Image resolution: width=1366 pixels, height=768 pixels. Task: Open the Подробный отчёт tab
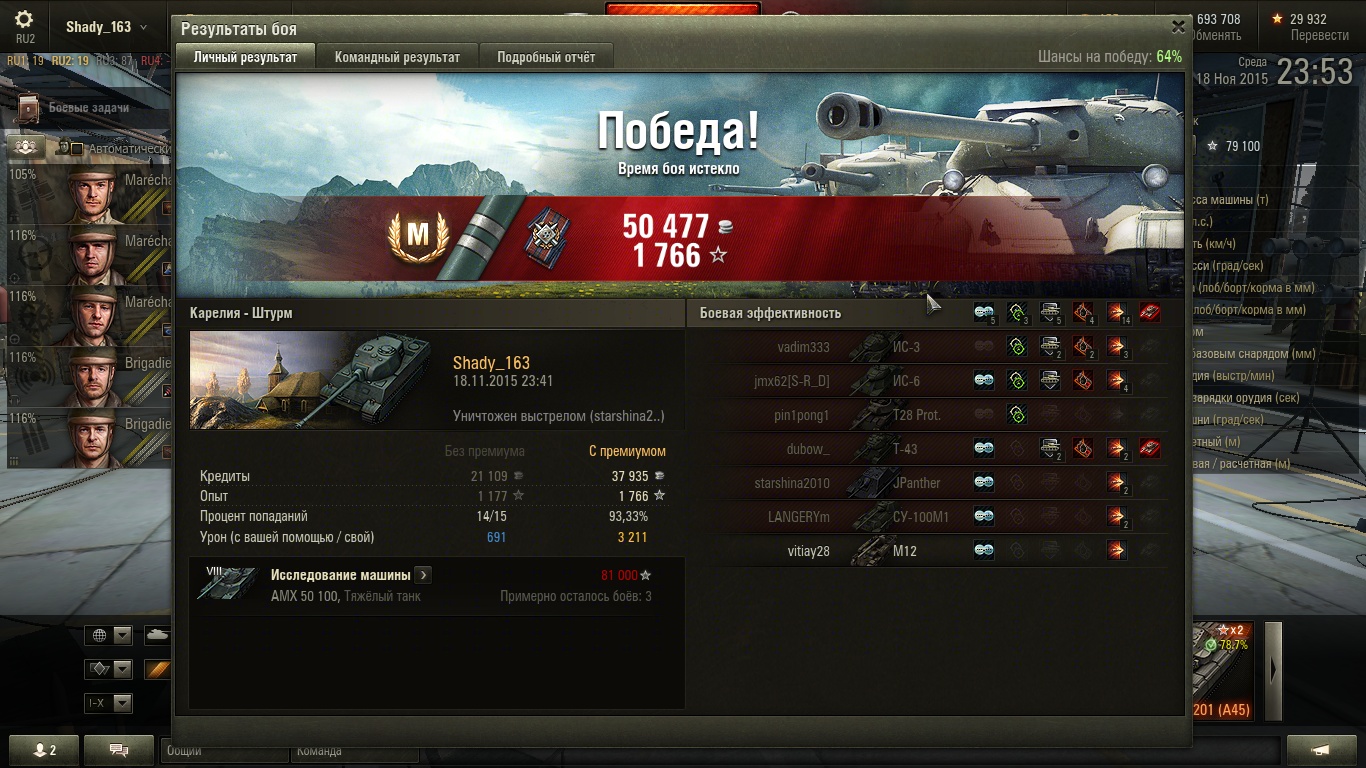pos(546,57)
